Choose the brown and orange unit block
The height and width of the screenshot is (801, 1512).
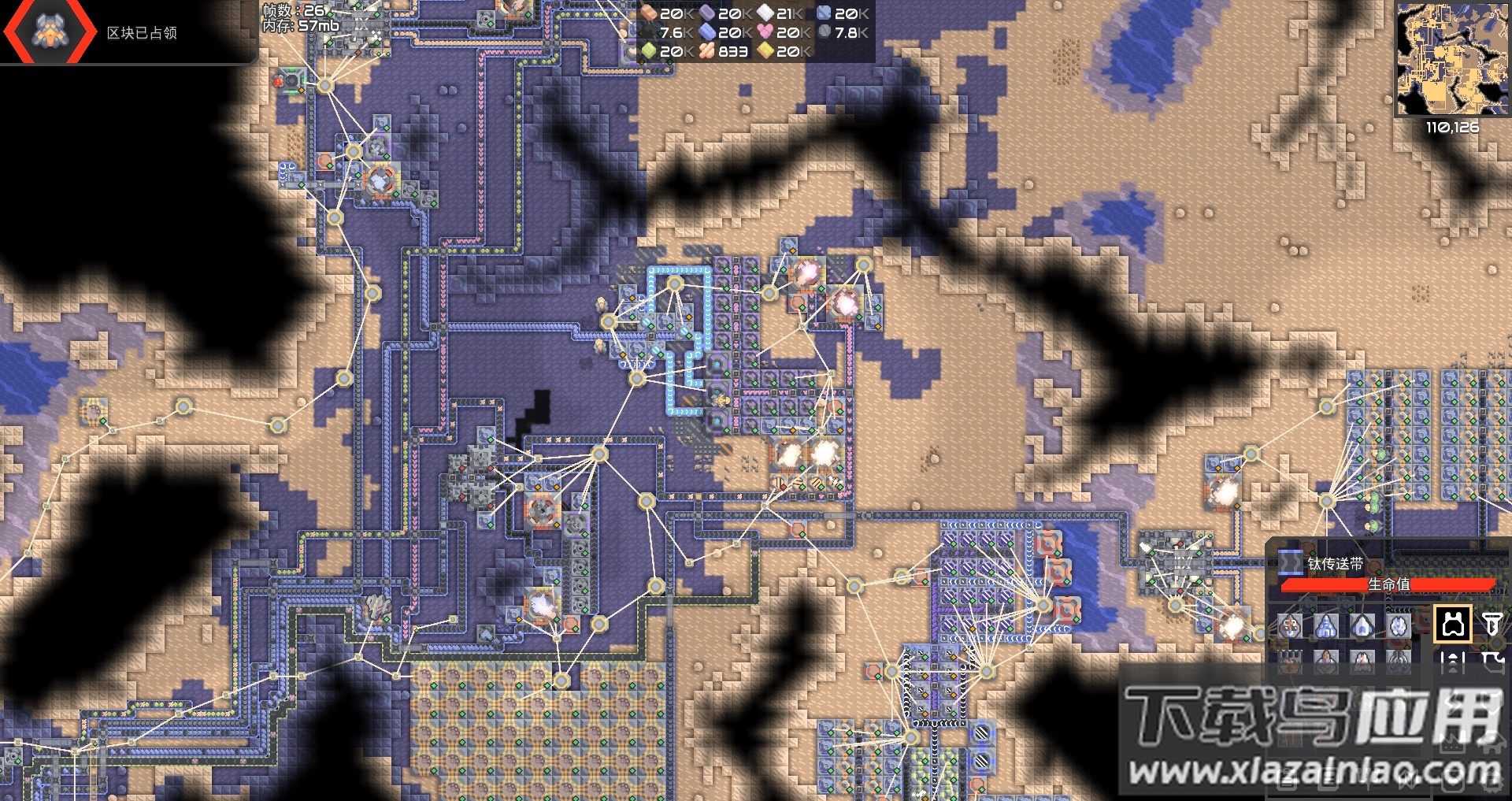(1290, 626)
